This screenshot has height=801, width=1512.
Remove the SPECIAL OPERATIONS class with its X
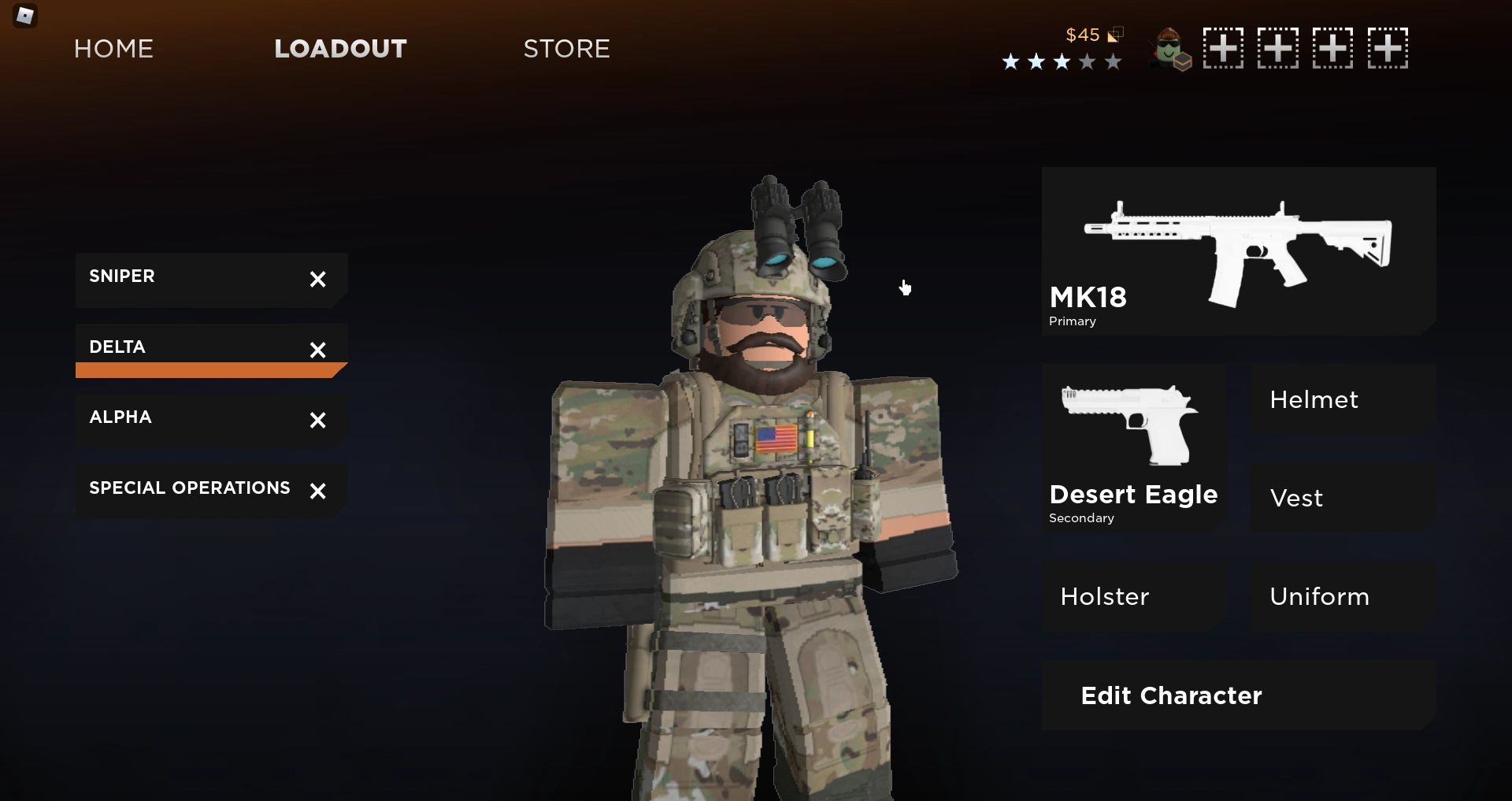point(318,491)
